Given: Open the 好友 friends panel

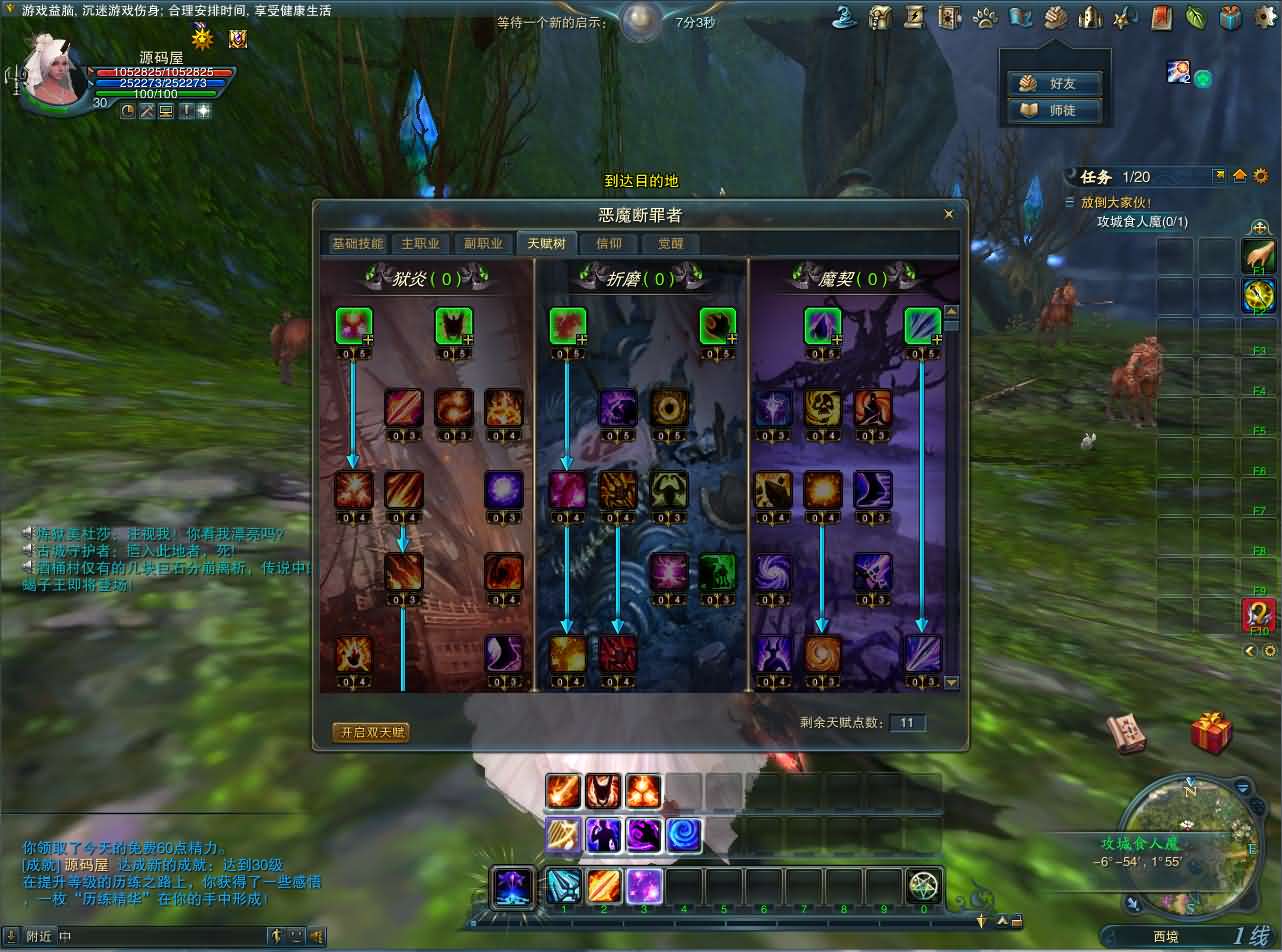Looking at the screenshot, I should 1055,83.
